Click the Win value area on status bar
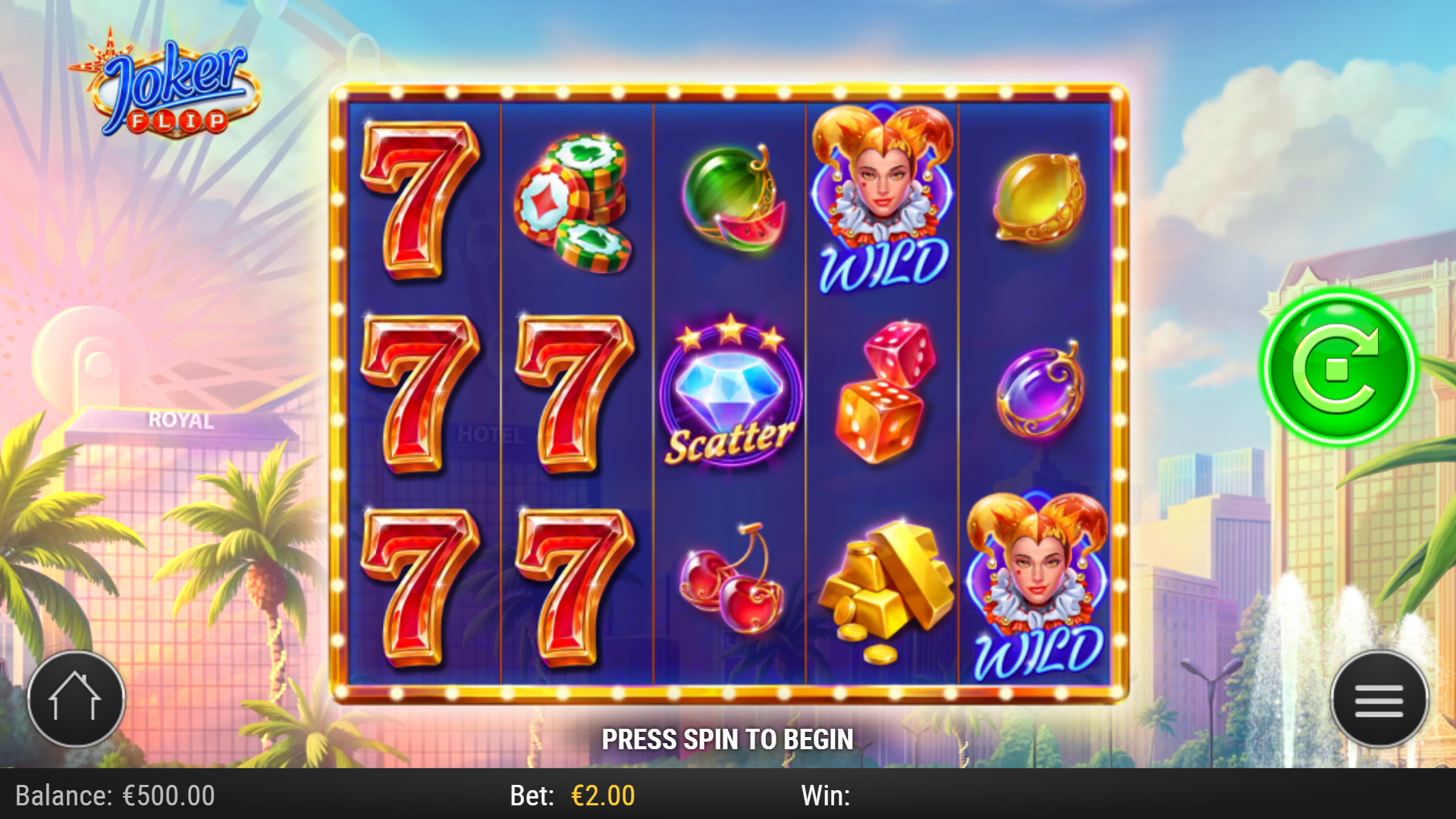Image resolution: width=1456 pixels, height=819 pixels. pos(895,795)
